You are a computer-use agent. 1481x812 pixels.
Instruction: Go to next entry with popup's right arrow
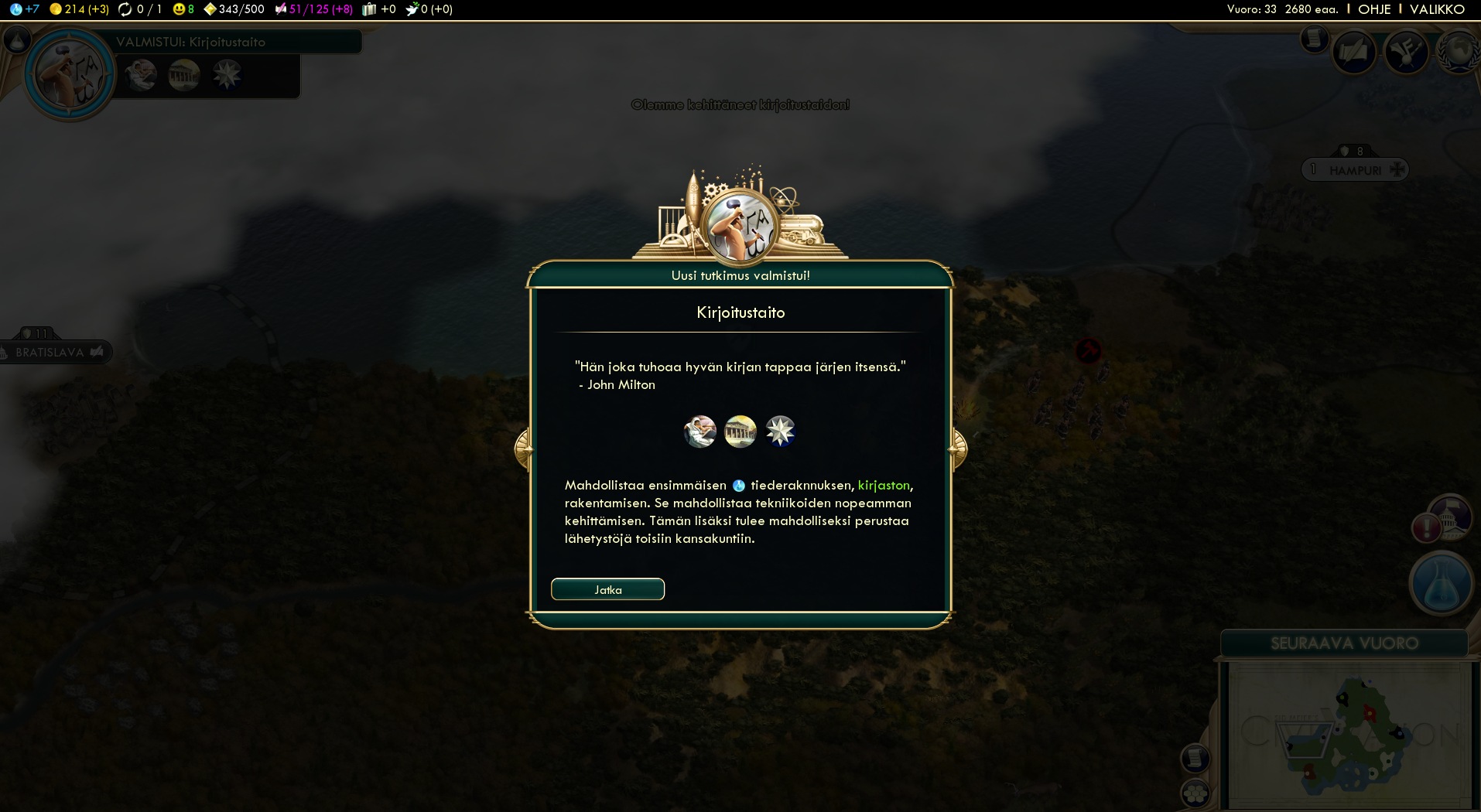958,449
